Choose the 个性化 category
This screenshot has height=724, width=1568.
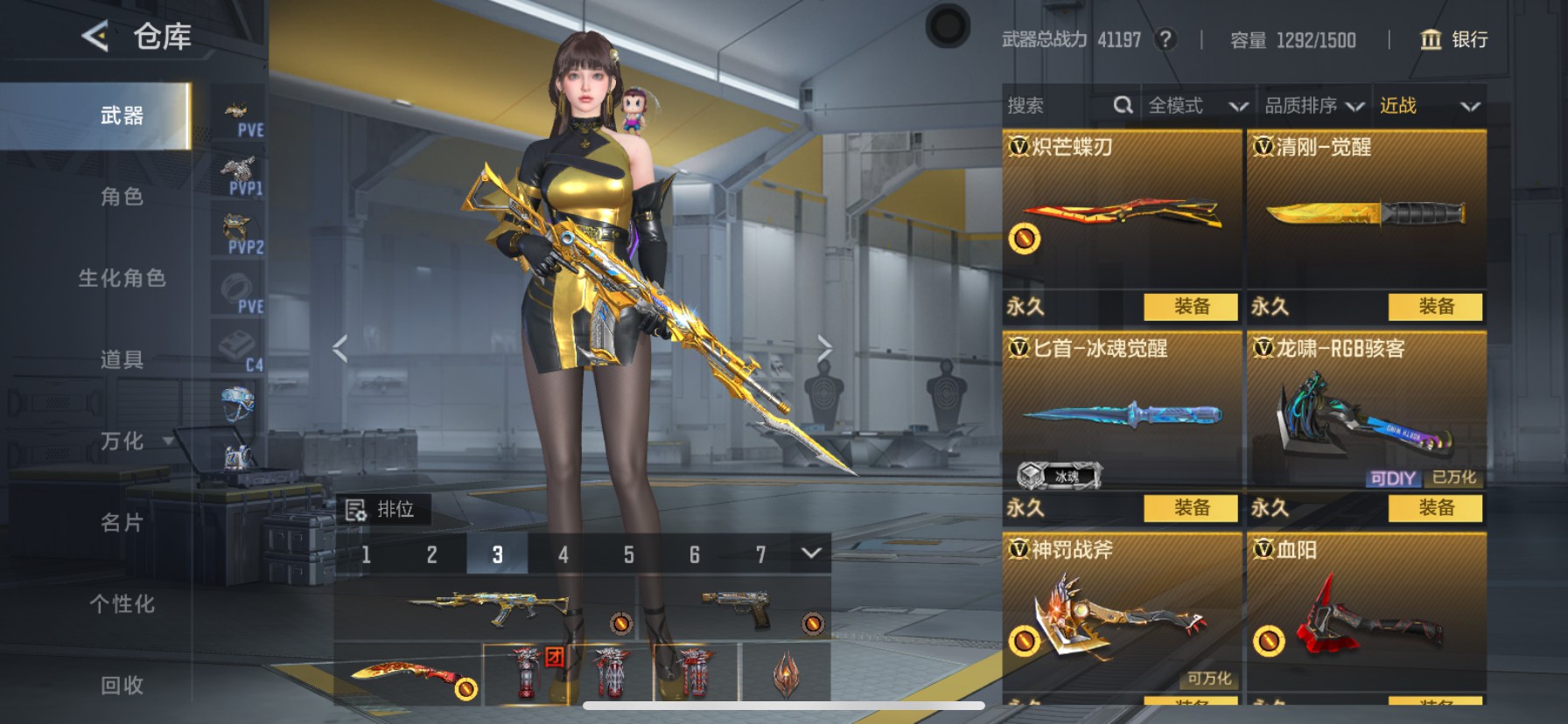122,604
